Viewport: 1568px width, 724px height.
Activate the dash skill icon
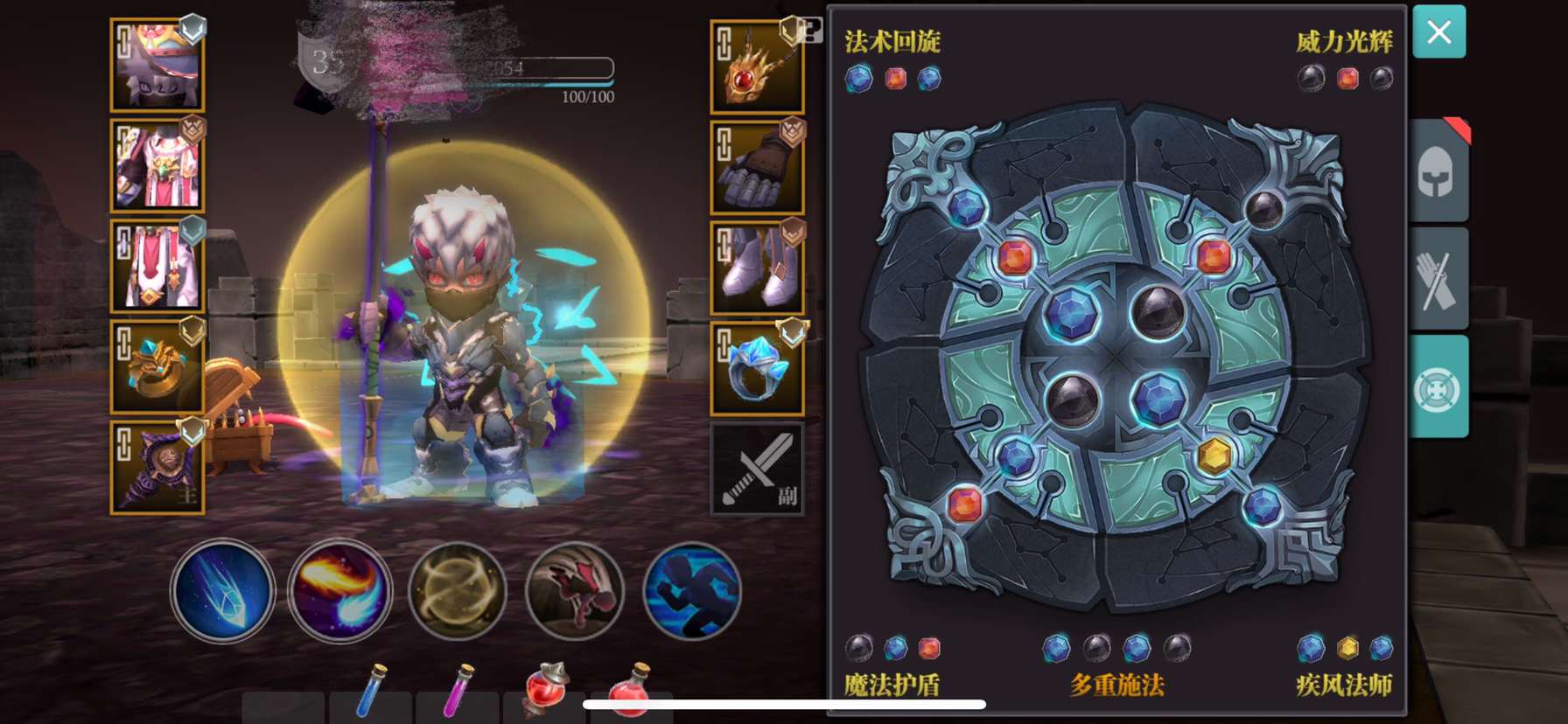[690, 592]
